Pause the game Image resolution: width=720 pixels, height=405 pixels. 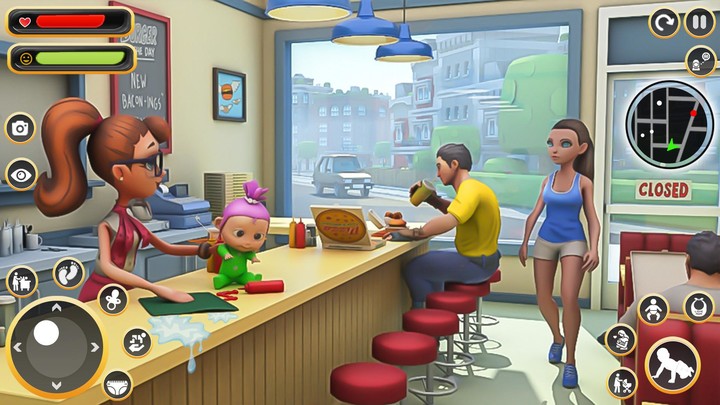[699, 21]
